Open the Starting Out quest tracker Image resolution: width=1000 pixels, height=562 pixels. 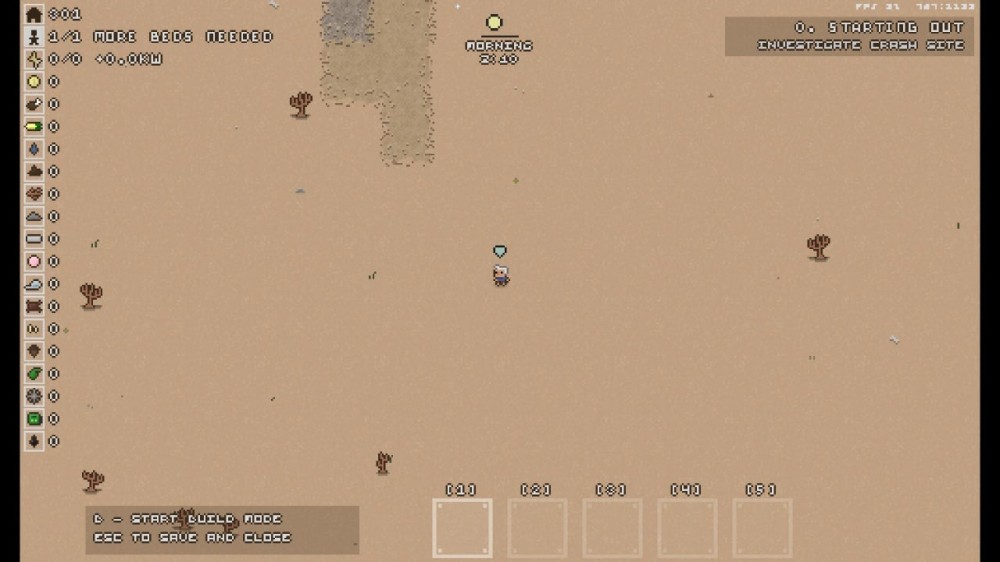point(849,36)
